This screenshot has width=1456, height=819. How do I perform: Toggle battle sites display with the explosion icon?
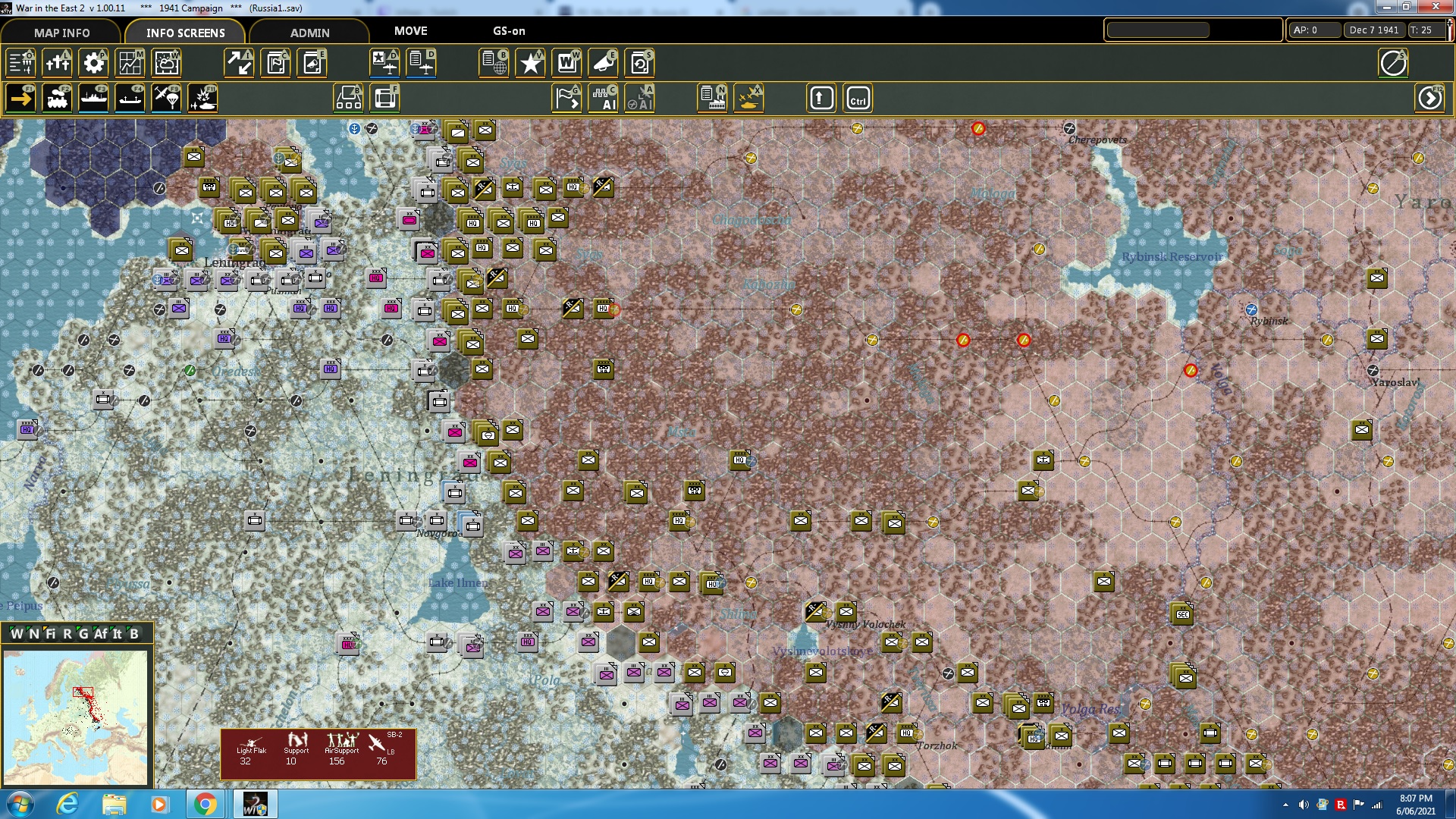pyautogui.click(x=202, y=98)
